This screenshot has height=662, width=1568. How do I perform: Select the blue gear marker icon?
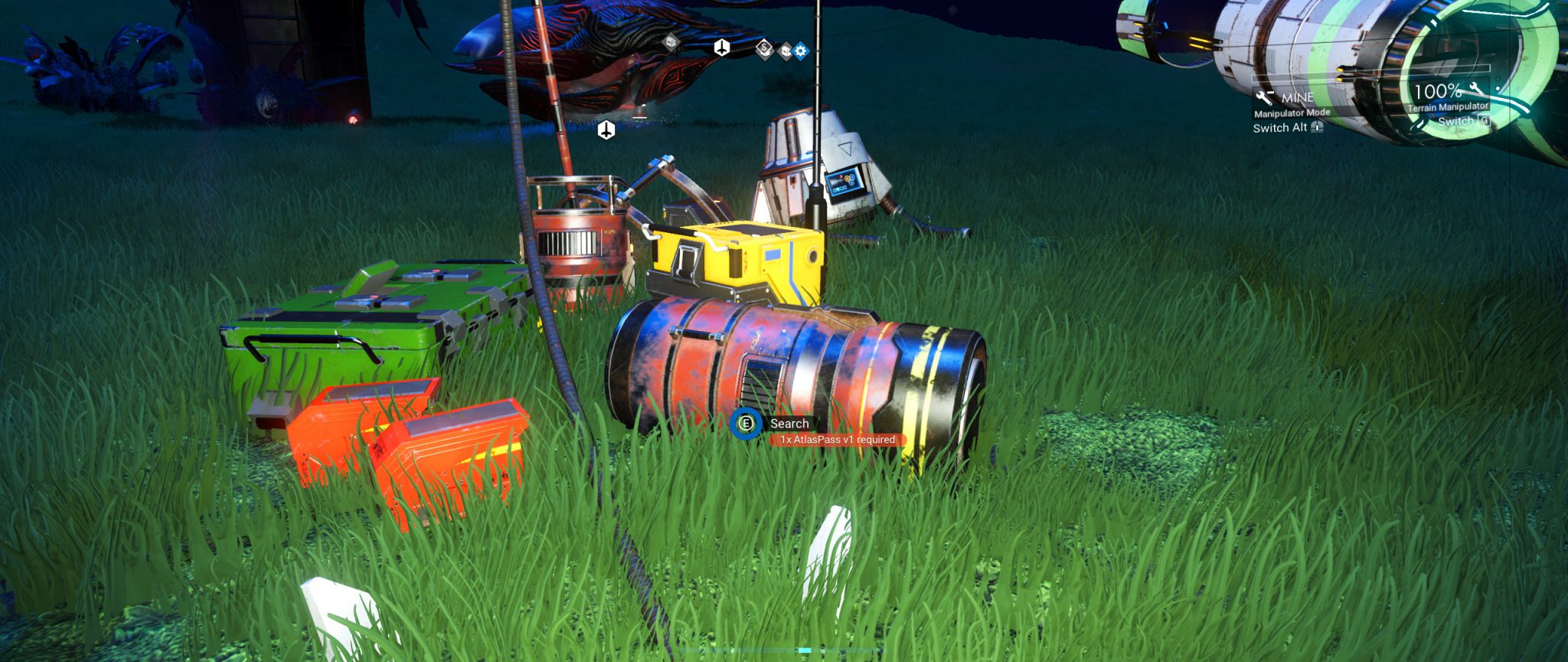coord(800,50)
